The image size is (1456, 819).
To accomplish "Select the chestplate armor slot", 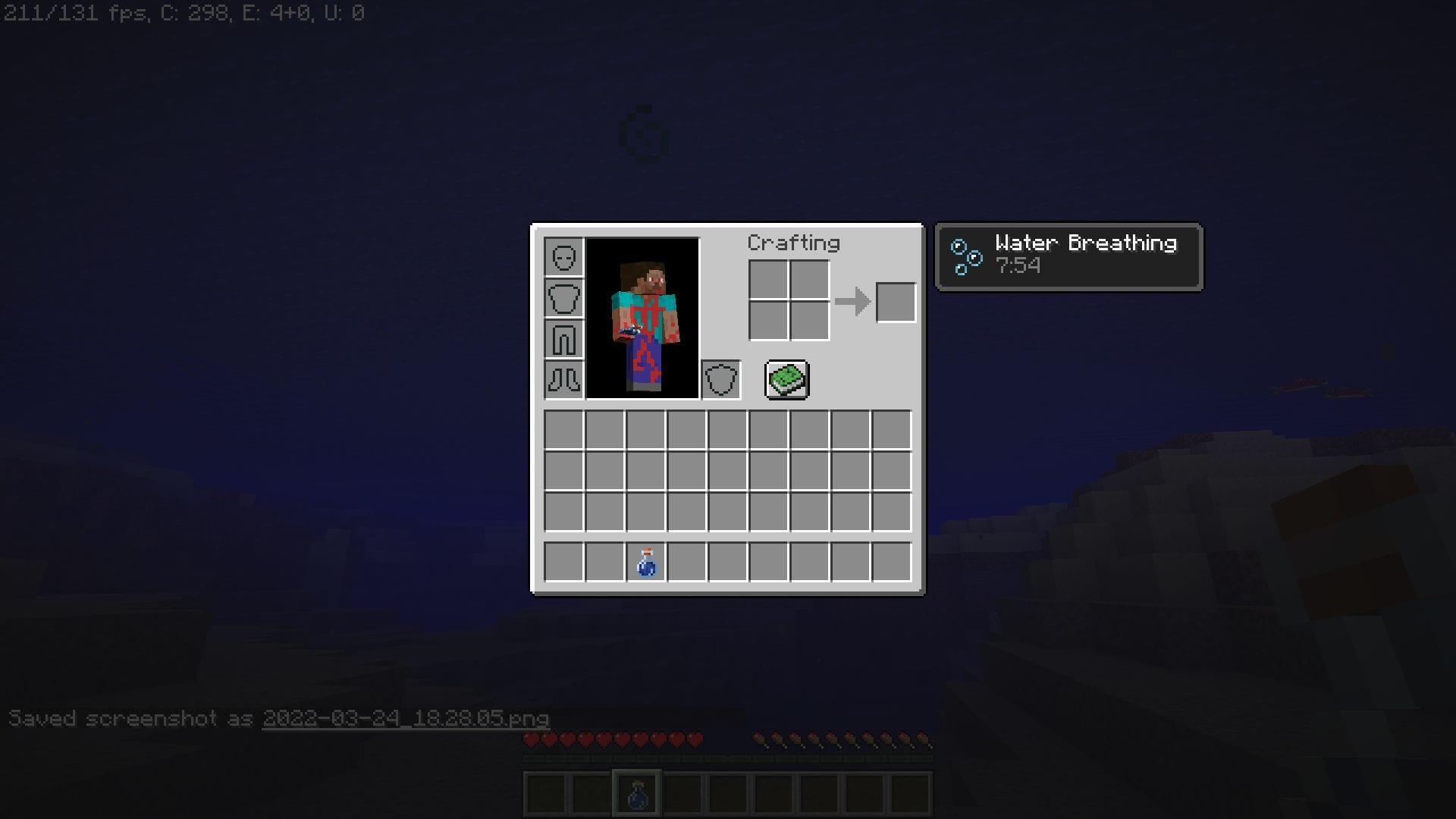I will tap(564, 298).
